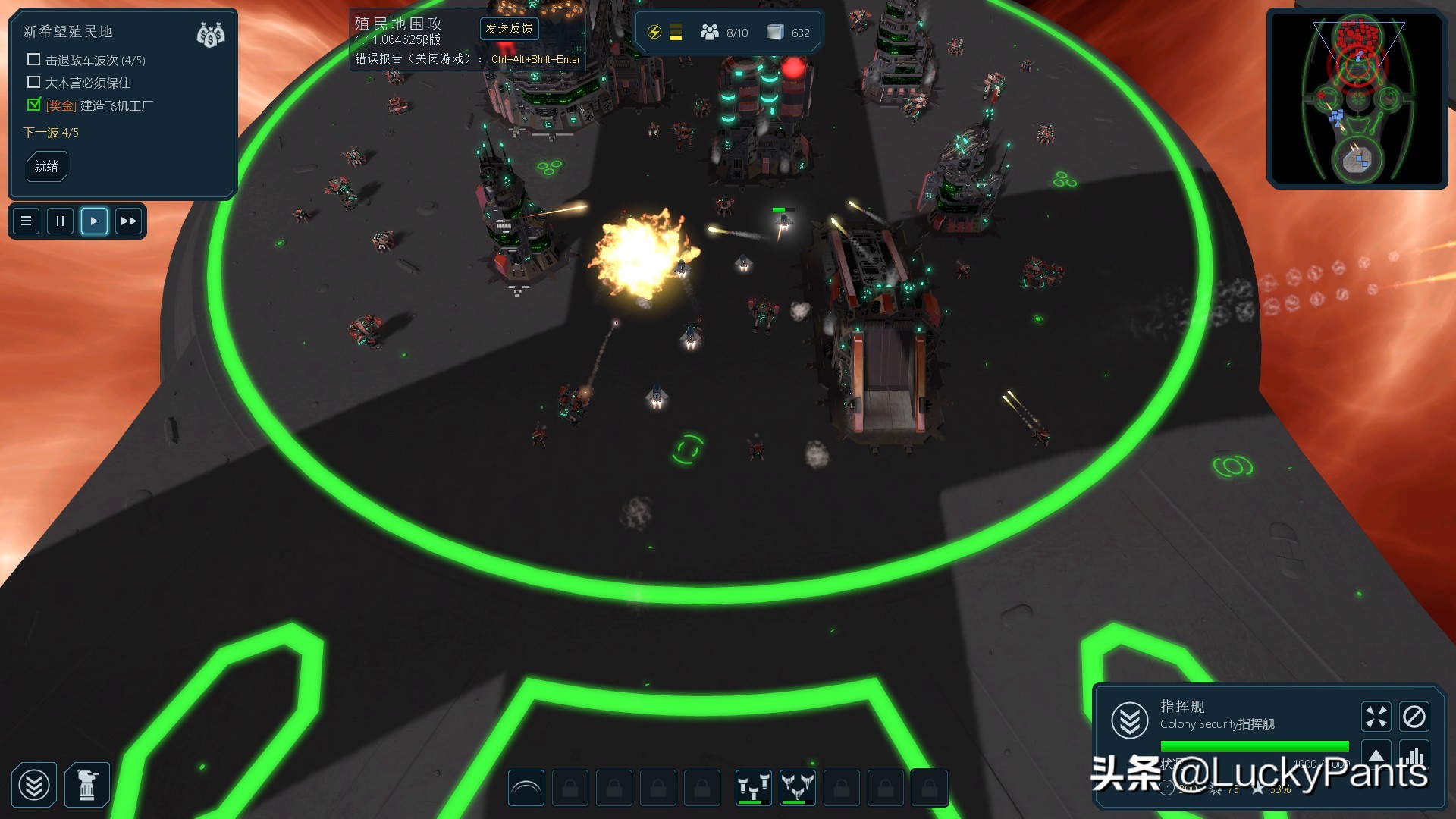
Task: Select the three-fighter squadron slot
Action: tap(798, 789)
